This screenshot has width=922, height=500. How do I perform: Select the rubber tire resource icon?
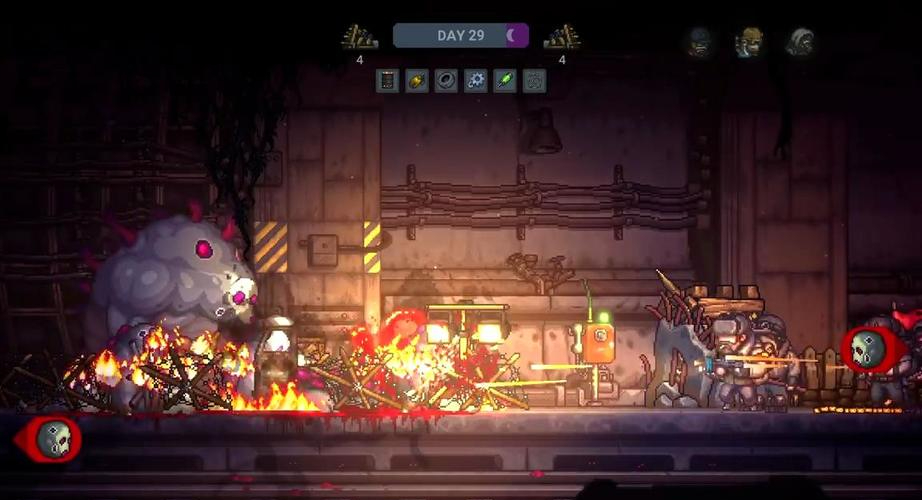point(446,81)
